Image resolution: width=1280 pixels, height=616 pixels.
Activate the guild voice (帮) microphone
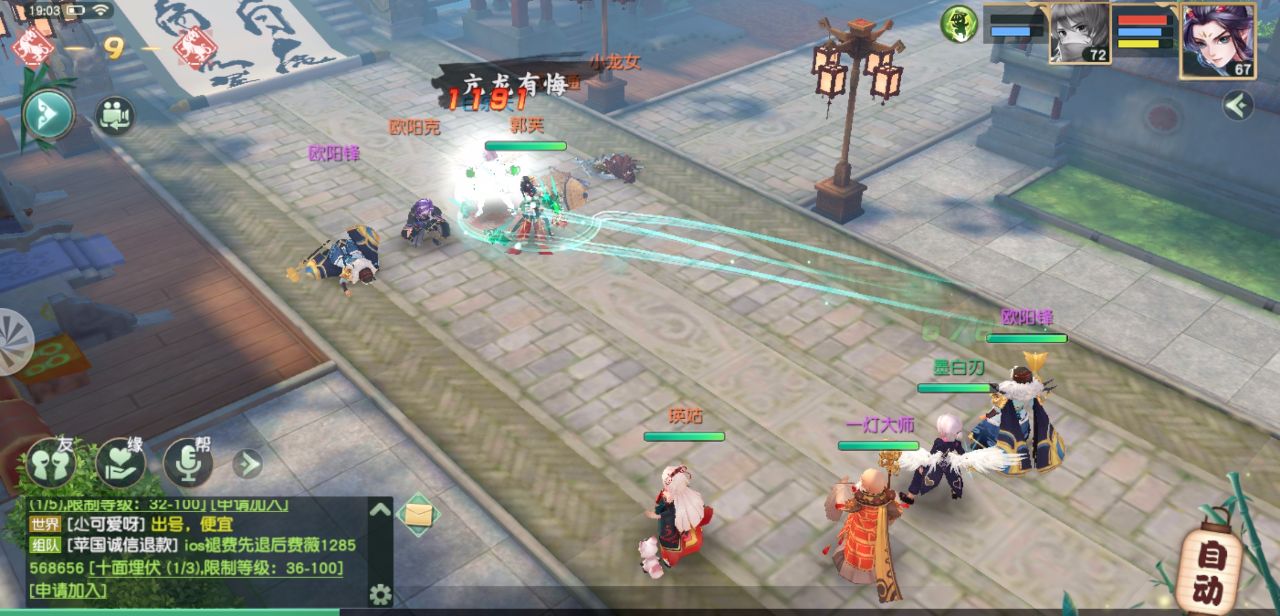coord(188,463)
